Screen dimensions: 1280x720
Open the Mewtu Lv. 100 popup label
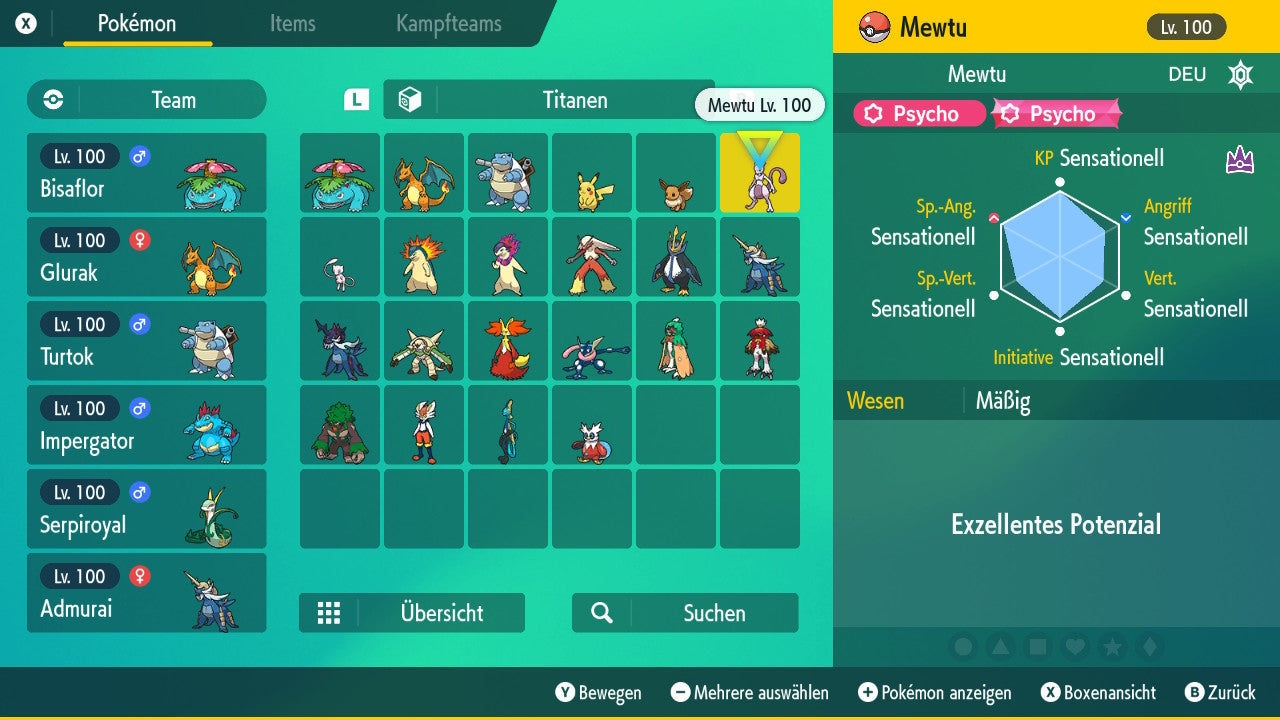pyautogui.click(x=760, y=105)
